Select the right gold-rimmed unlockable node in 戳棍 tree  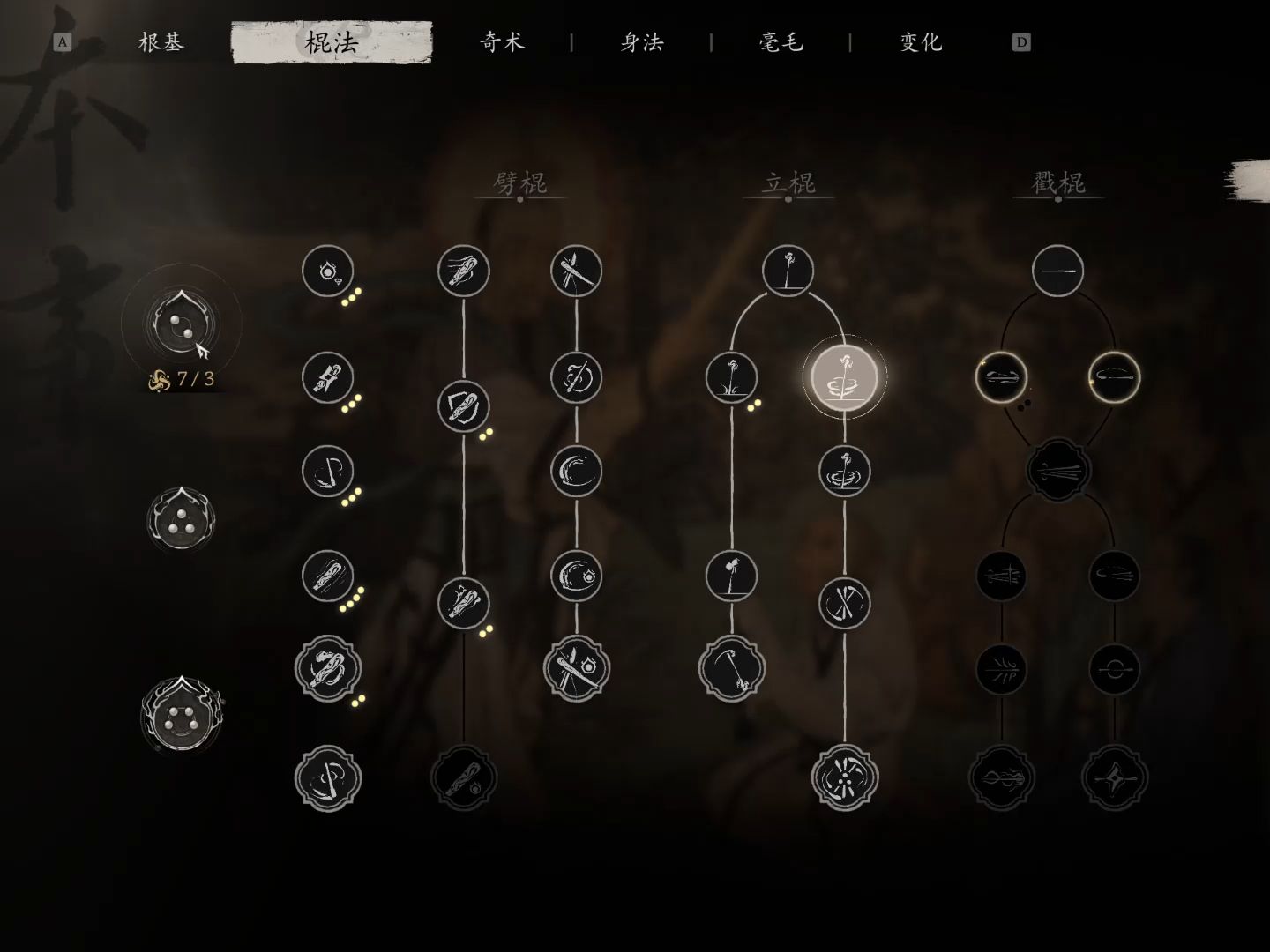coord(1111,377)
